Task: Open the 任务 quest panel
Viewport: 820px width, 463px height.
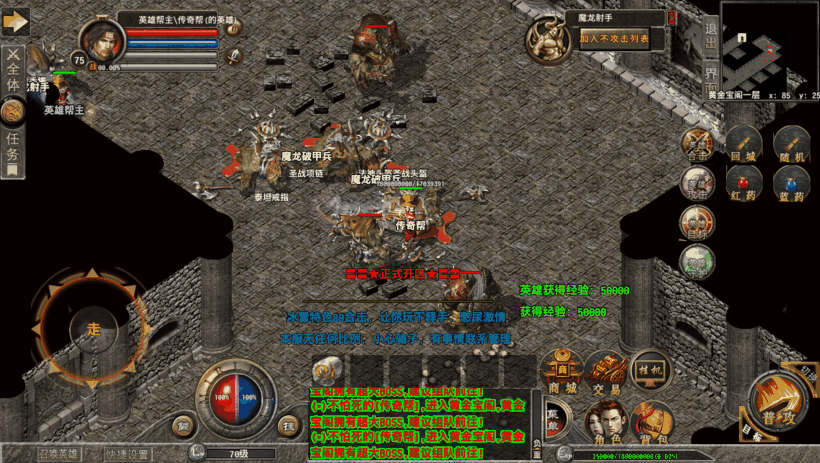Action: 13,143
